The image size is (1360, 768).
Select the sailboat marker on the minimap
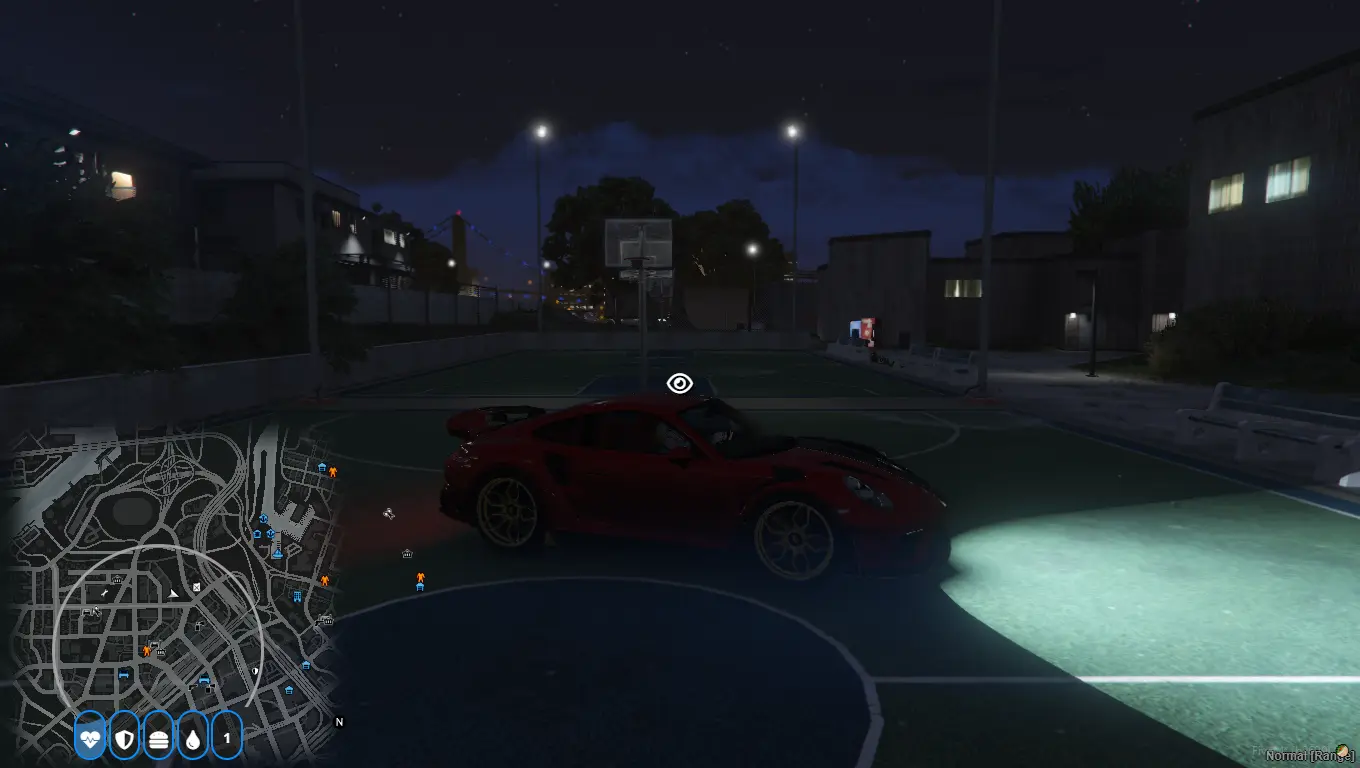coord(277,551)
